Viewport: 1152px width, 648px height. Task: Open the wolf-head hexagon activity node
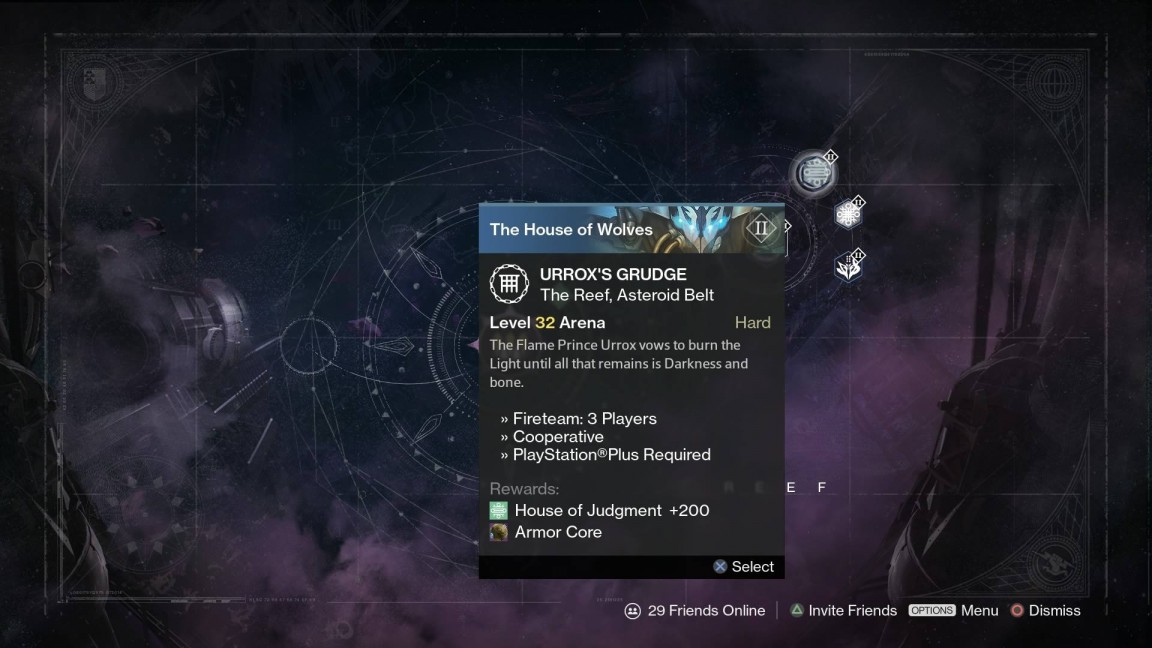pyautogui.click(x=848, y=266)
